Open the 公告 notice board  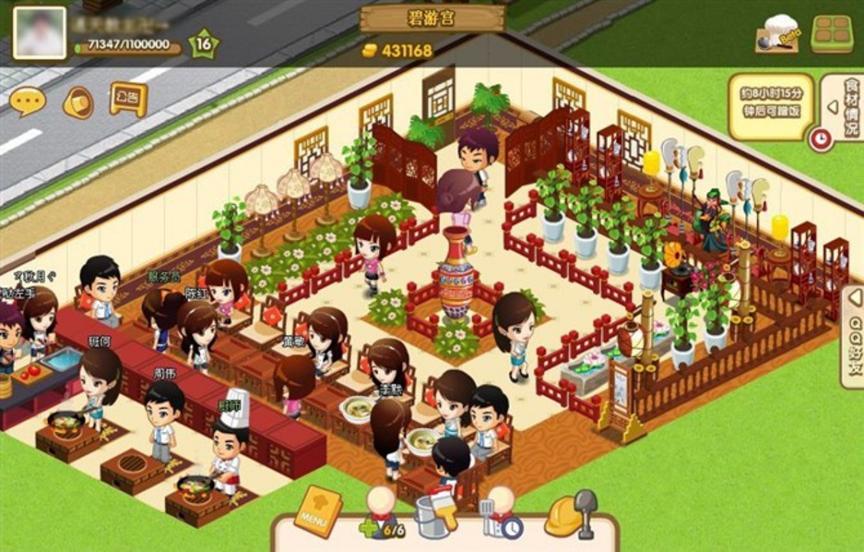[127, 98]
